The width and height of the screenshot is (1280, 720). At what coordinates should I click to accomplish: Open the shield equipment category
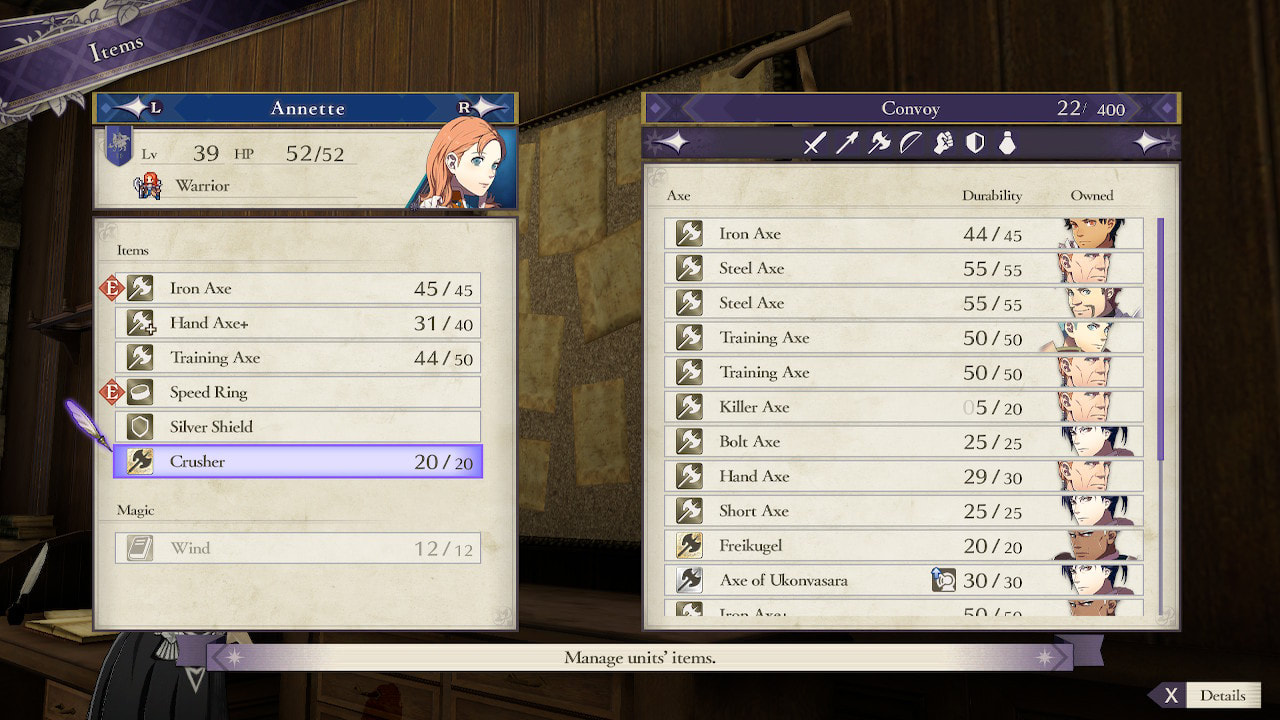click(x=975, y=144)
